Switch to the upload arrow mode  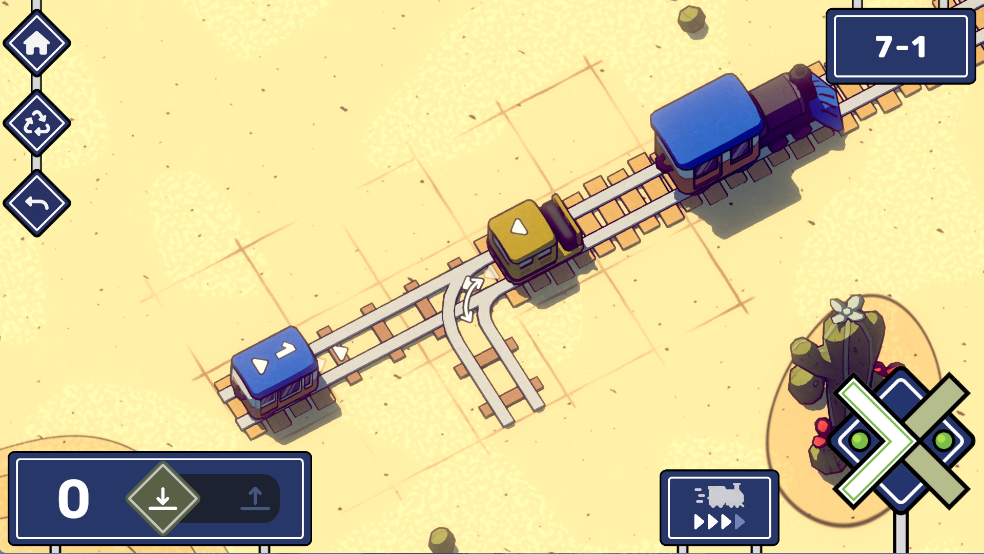pos(255,498)
